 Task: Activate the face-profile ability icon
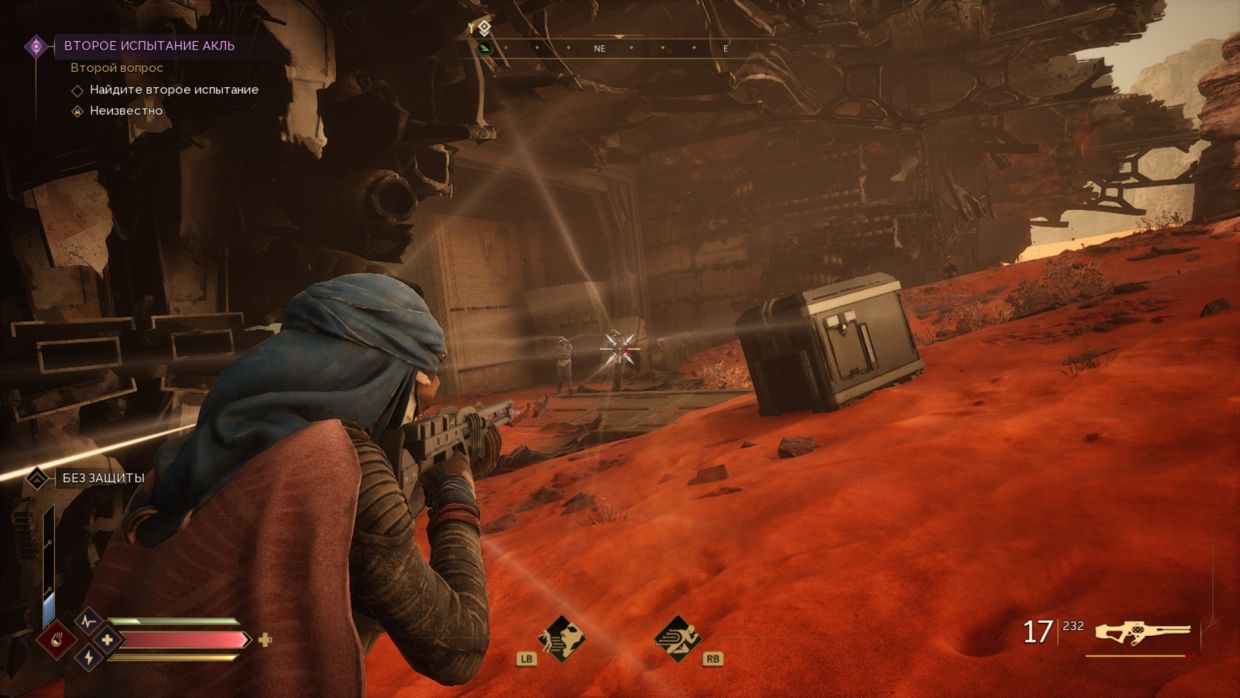click(x=560, y=637)
